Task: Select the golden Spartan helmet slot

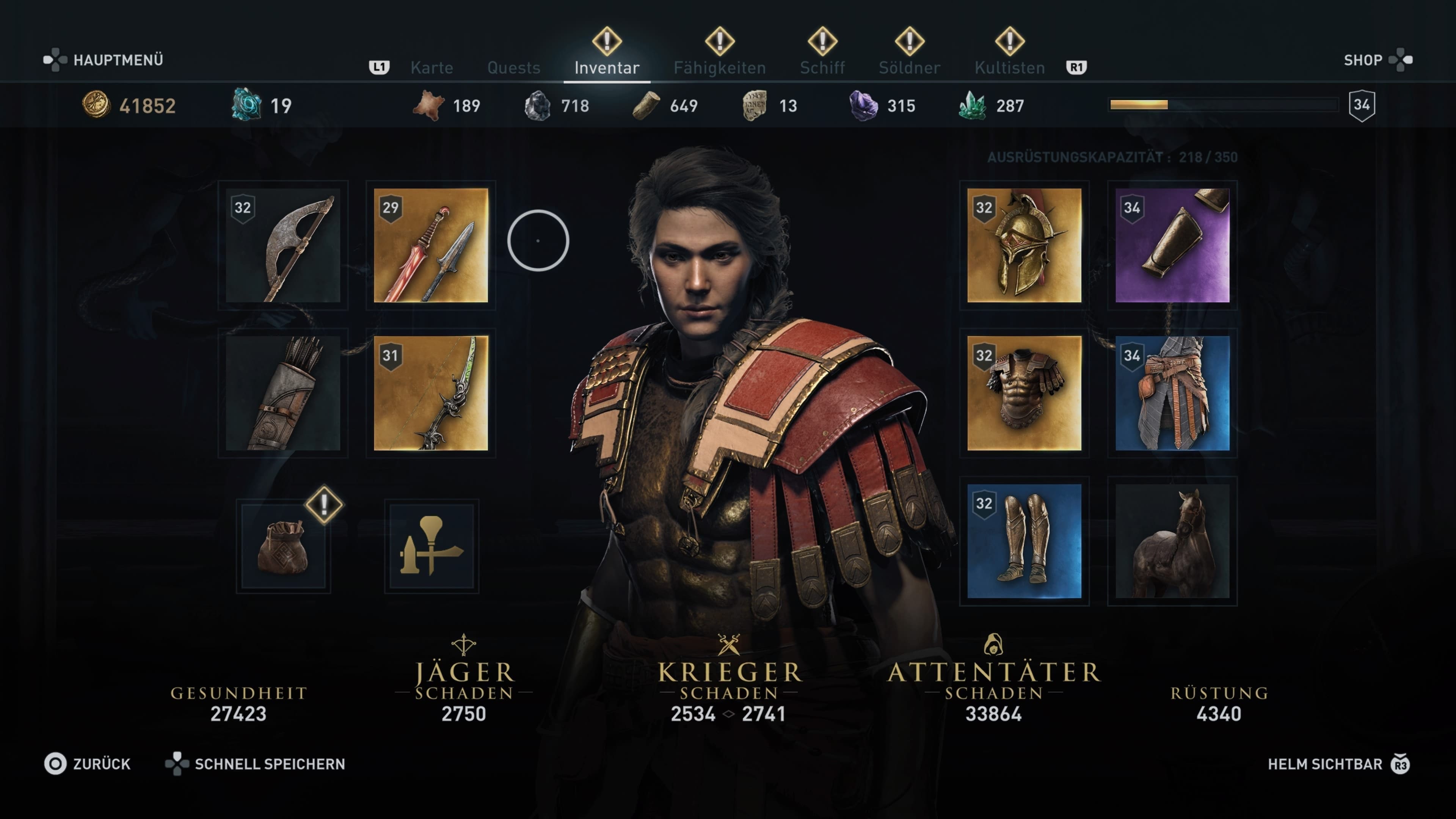Action: pyautogui.click(x=1024, y=245)
